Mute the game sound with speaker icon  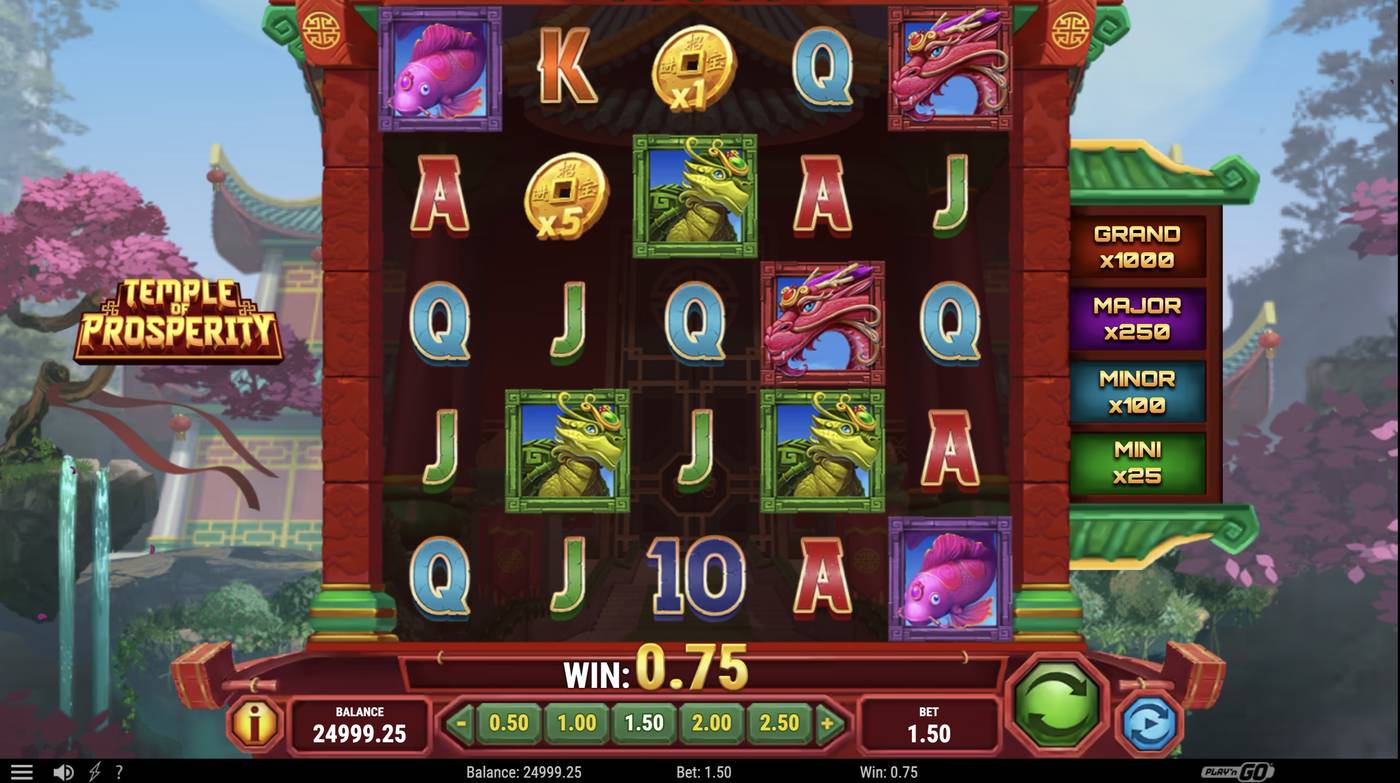tap(62, 771)
